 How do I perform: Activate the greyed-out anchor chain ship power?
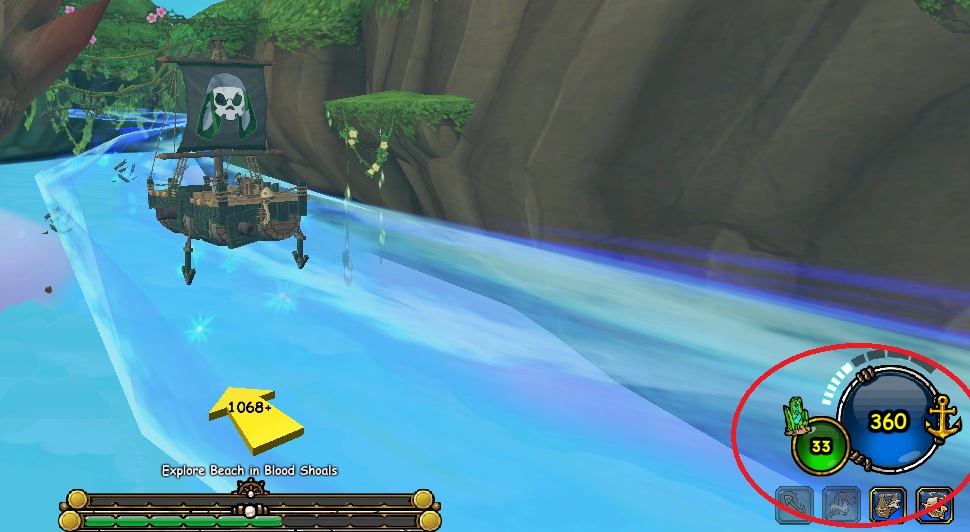[795, 505]
